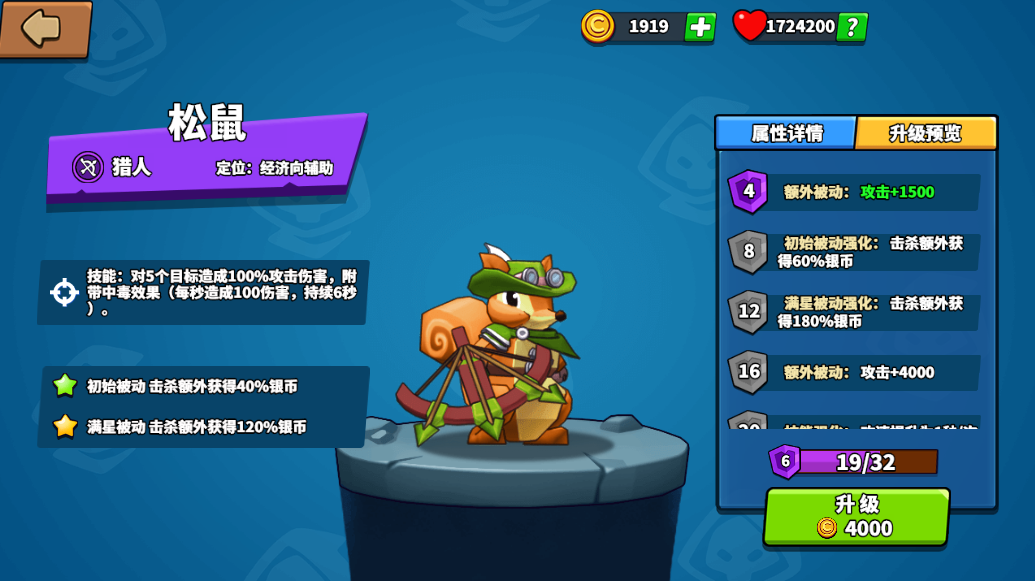
Task: Tap the crosshair skill description icon
Action: pos(65,292)
